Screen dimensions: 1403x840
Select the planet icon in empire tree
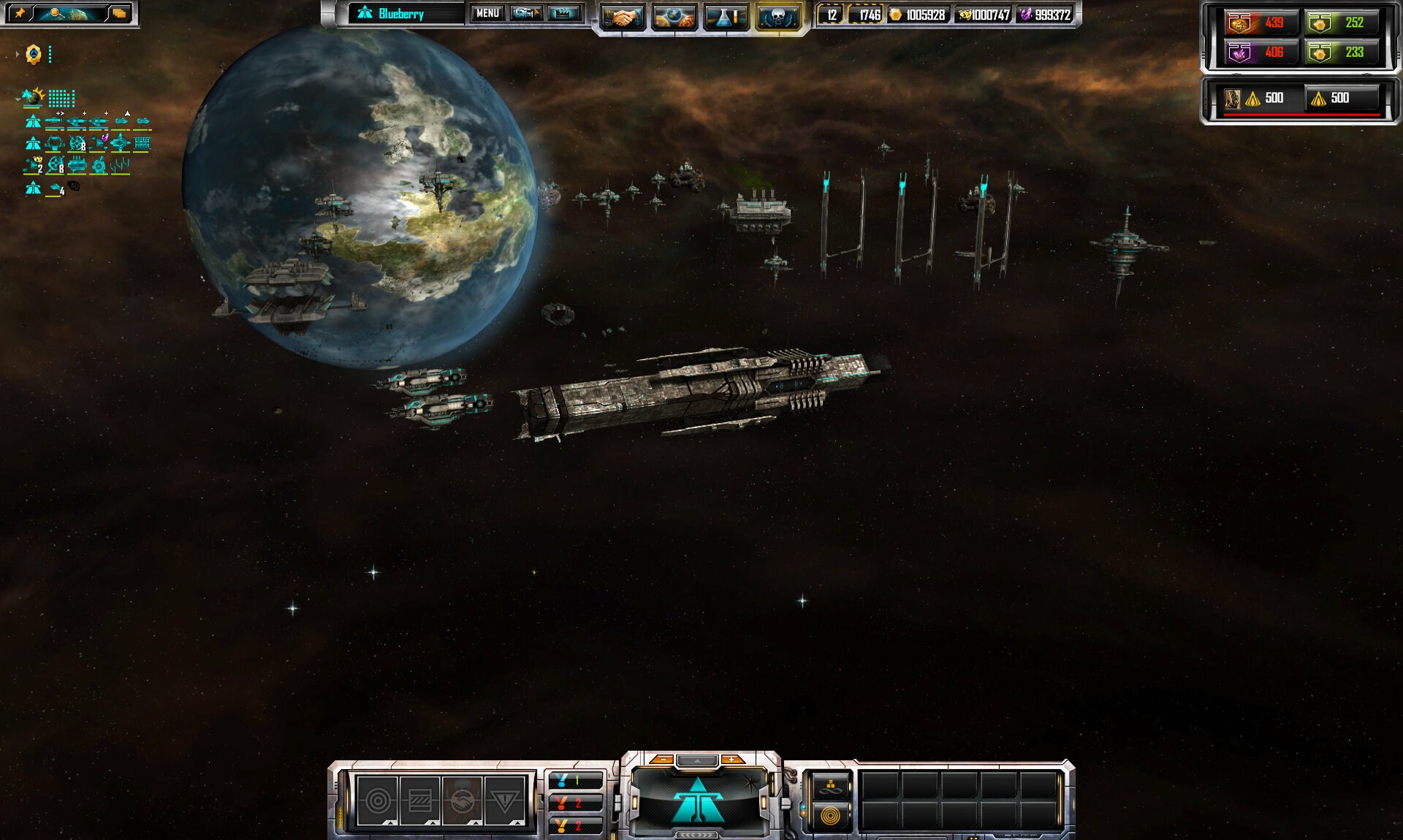pos(32,97)
